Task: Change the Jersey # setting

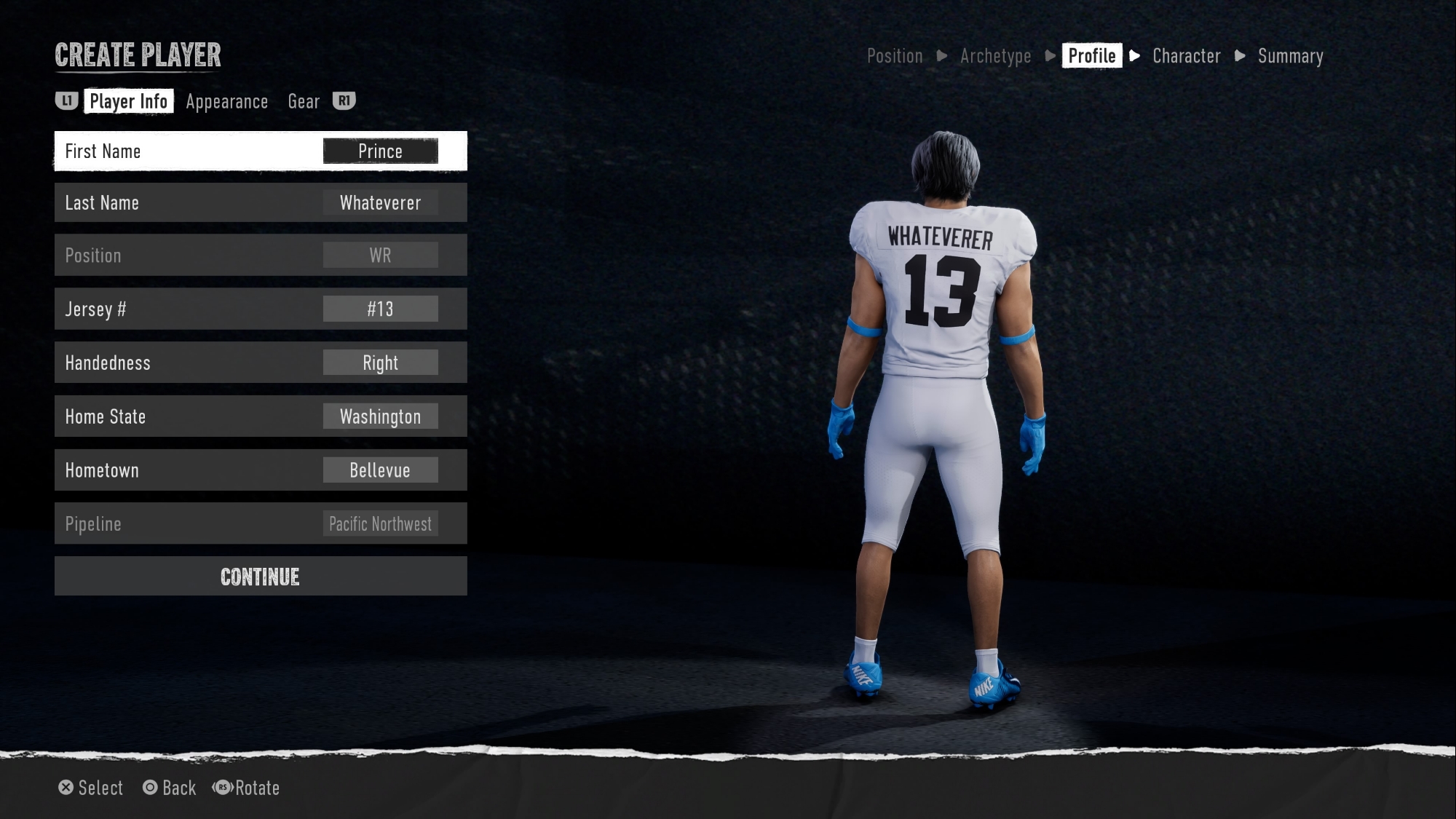Action: 260,309
